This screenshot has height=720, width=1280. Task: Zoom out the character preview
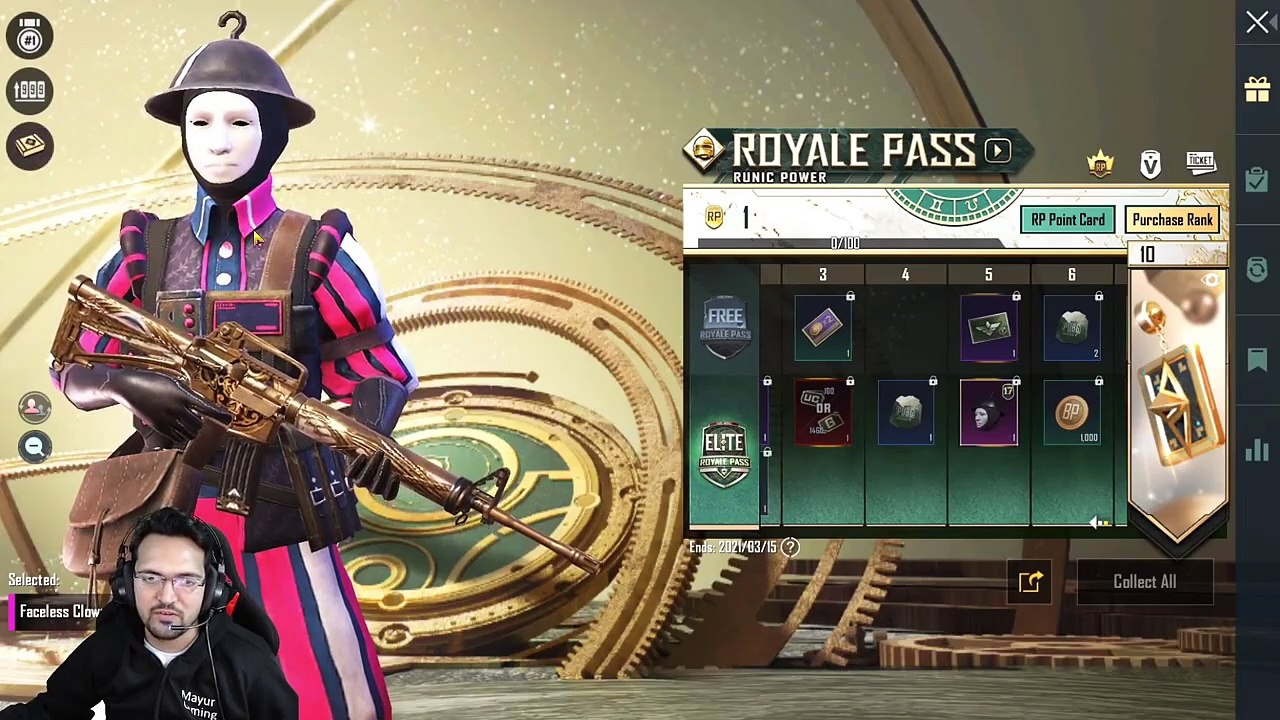34,447
